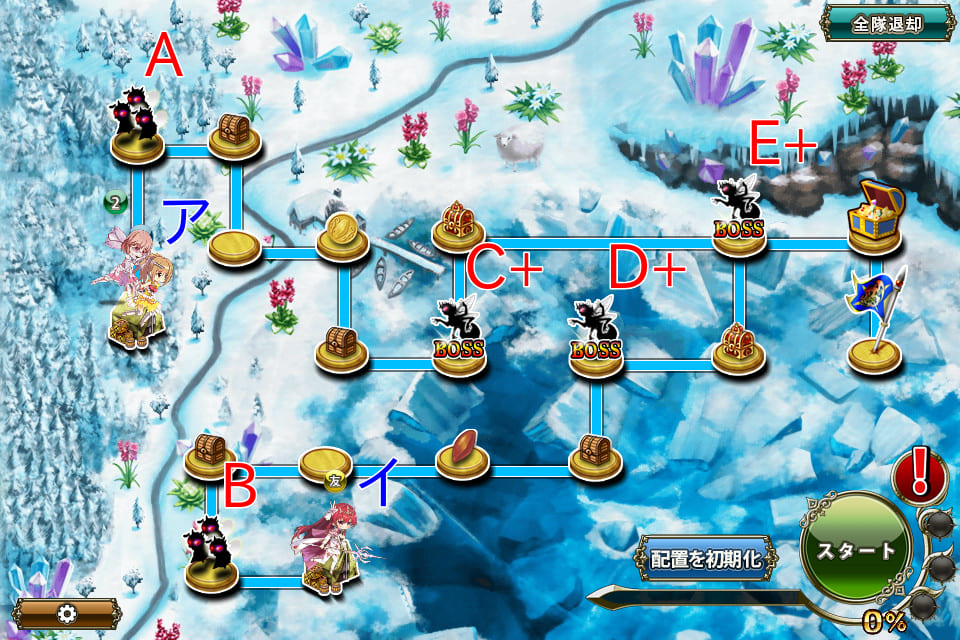Tap the green number 2 badge

[x=116, y=203]
